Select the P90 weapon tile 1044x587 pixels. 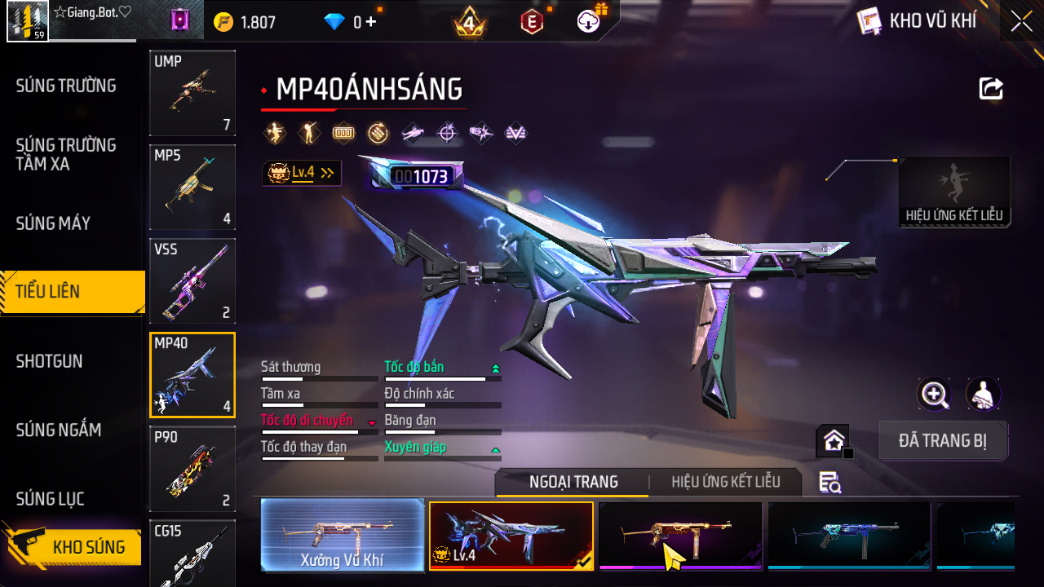click(192, 468)
